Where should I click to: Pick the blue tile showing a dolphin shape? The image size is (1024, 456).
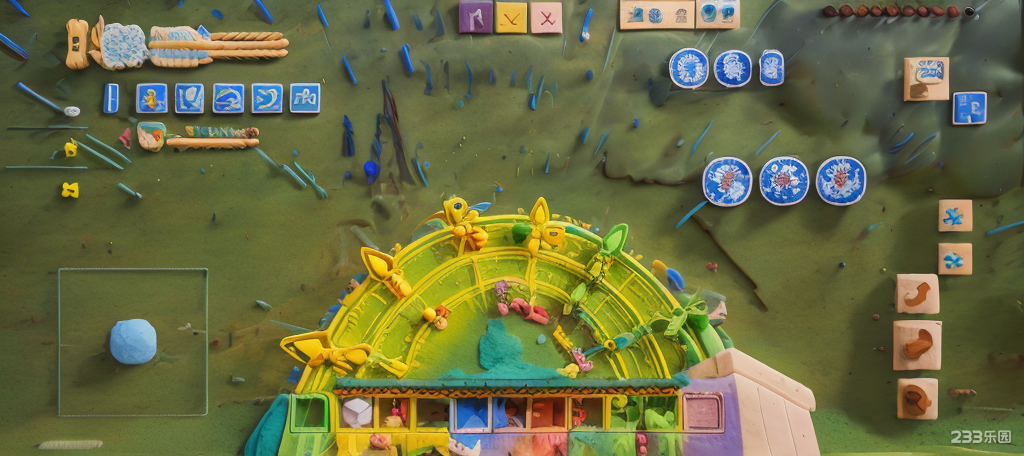tap(228, 98)
